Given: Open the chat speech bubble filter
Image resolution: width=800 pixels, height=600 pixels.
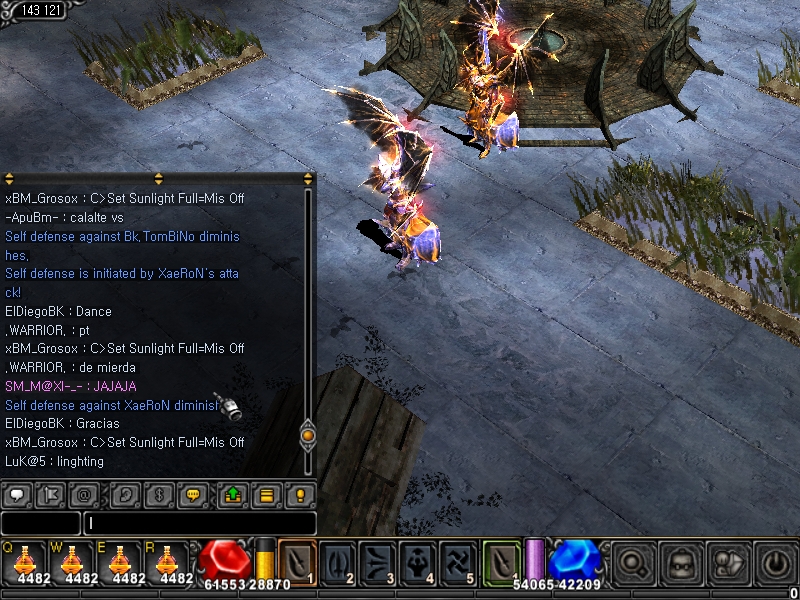Looking at the screenshot, I should click(18, 494).
